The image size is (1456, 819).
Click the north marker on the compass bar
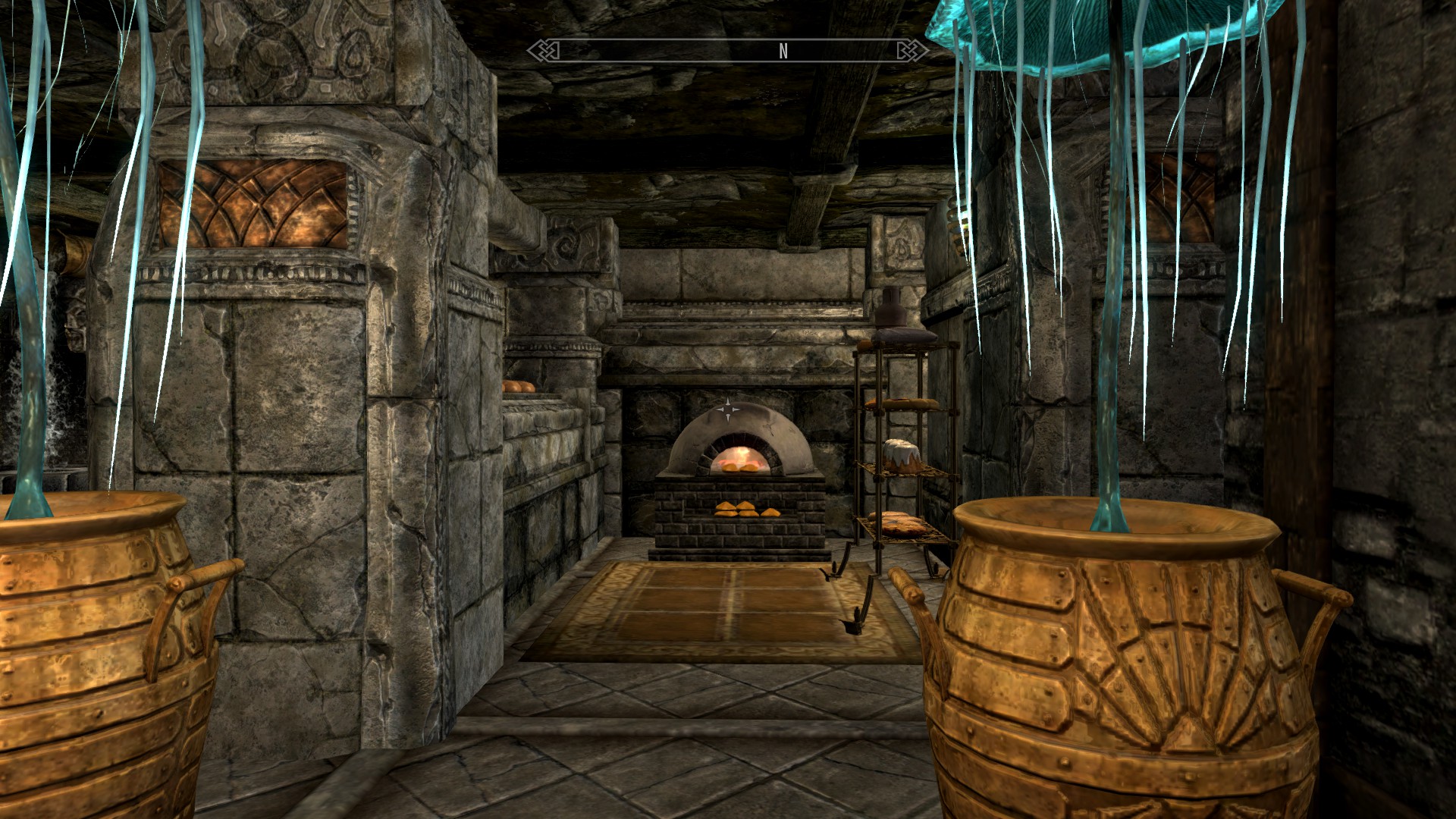(783, 51)
